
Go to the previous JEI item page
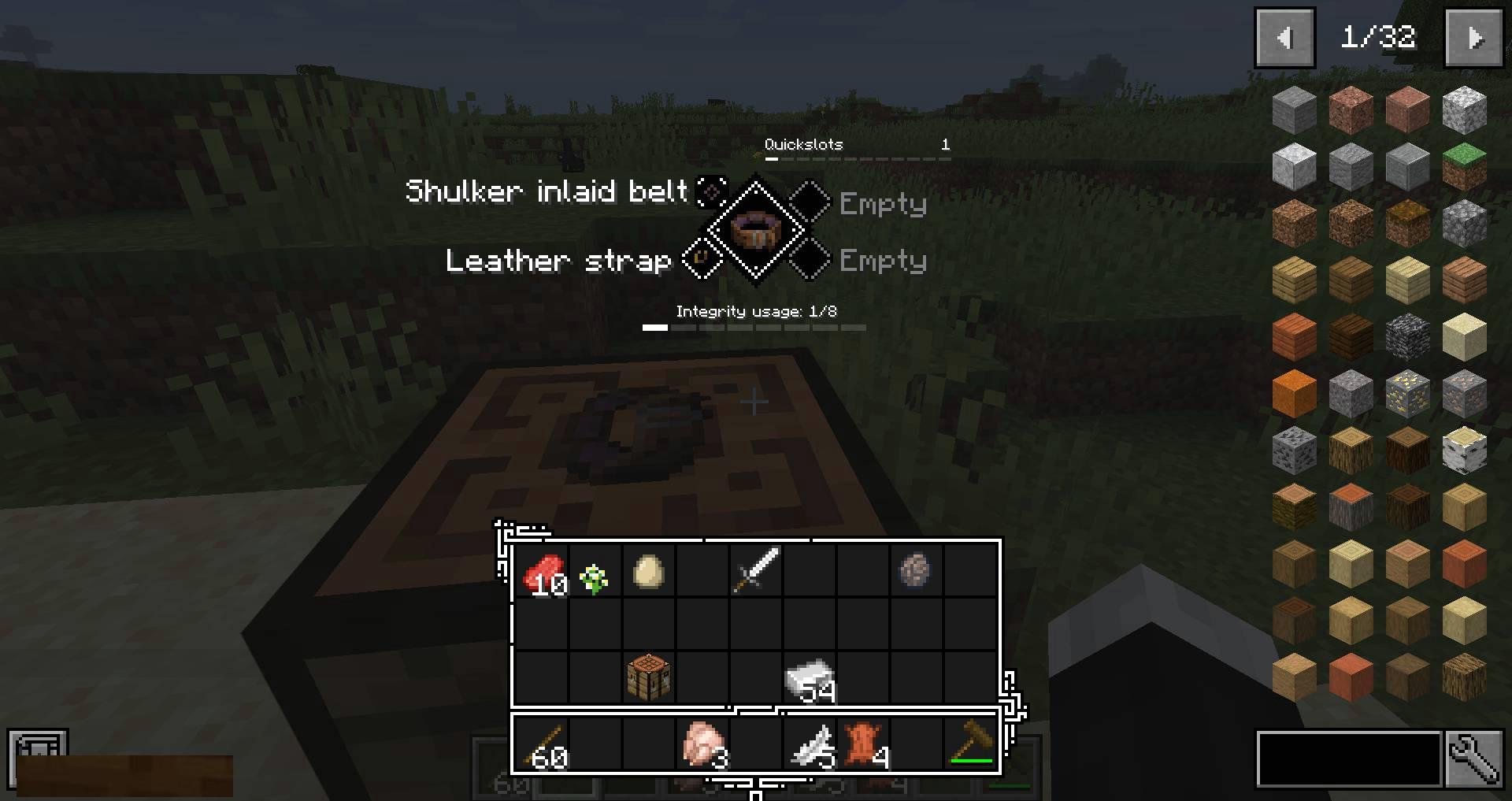tap(1284, 38)
